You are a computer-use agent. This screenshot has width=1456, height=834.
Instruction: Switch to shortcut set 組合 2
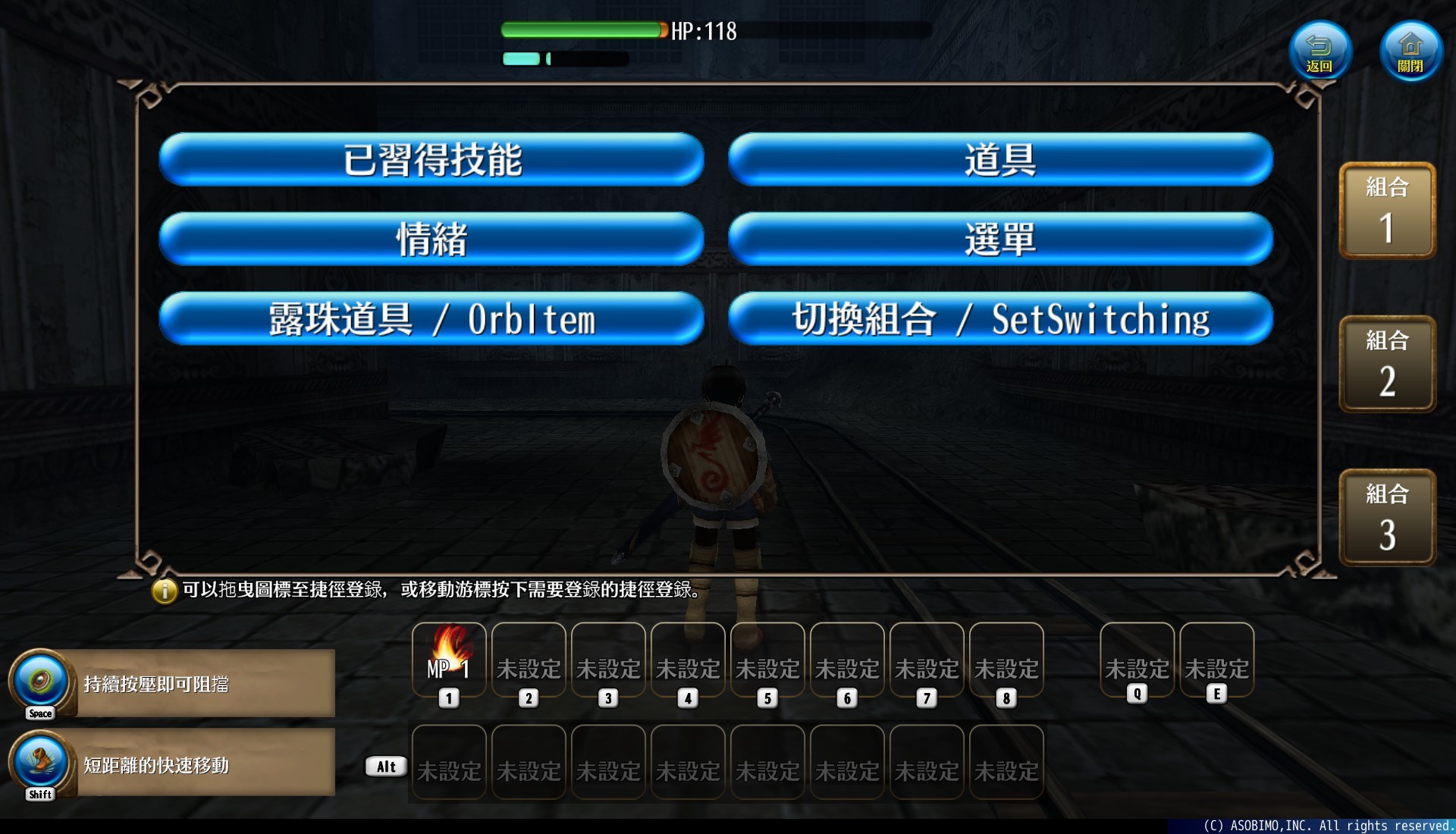1388,364
